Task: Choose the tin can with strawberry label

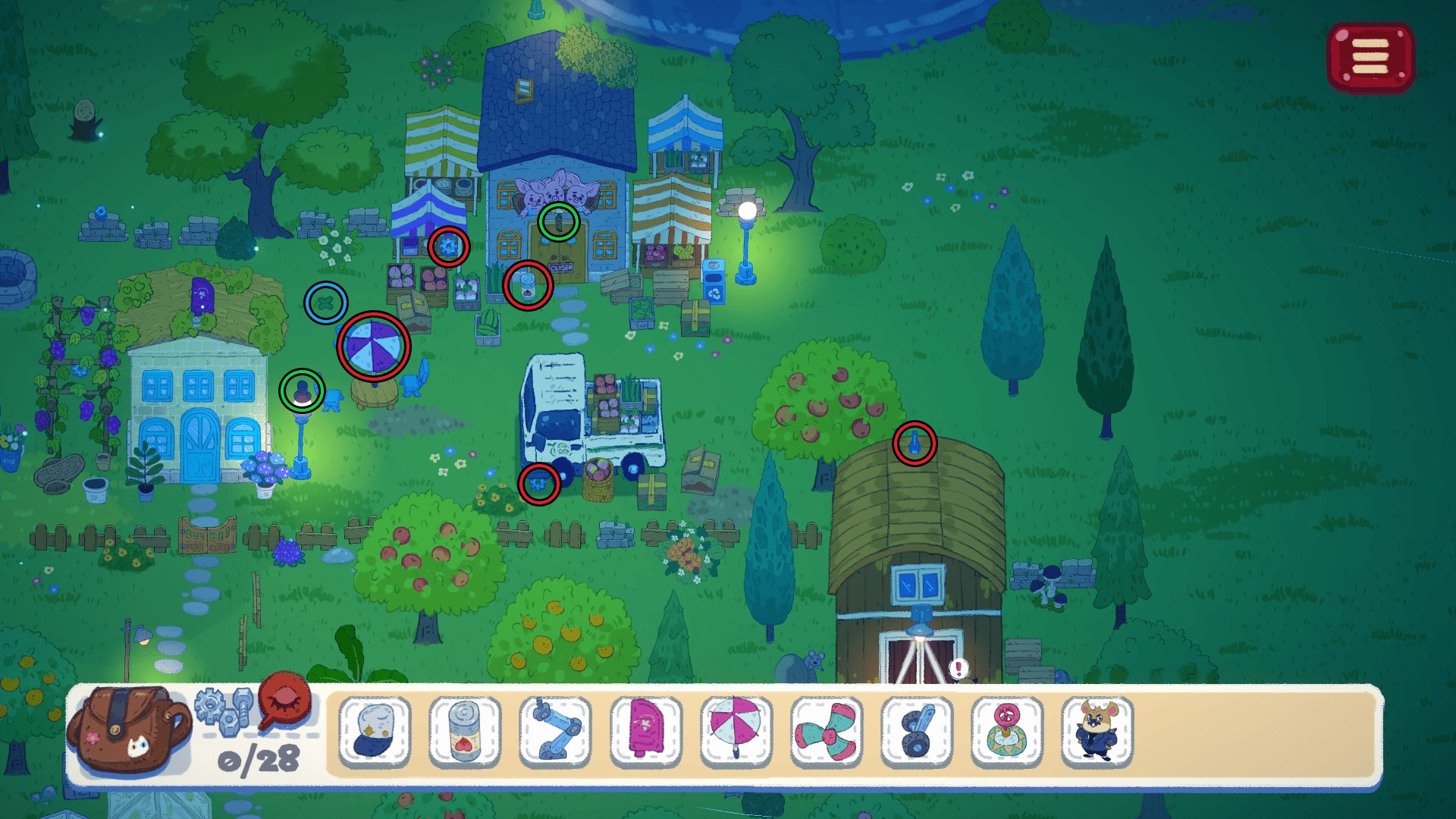Action: point(465,731)
